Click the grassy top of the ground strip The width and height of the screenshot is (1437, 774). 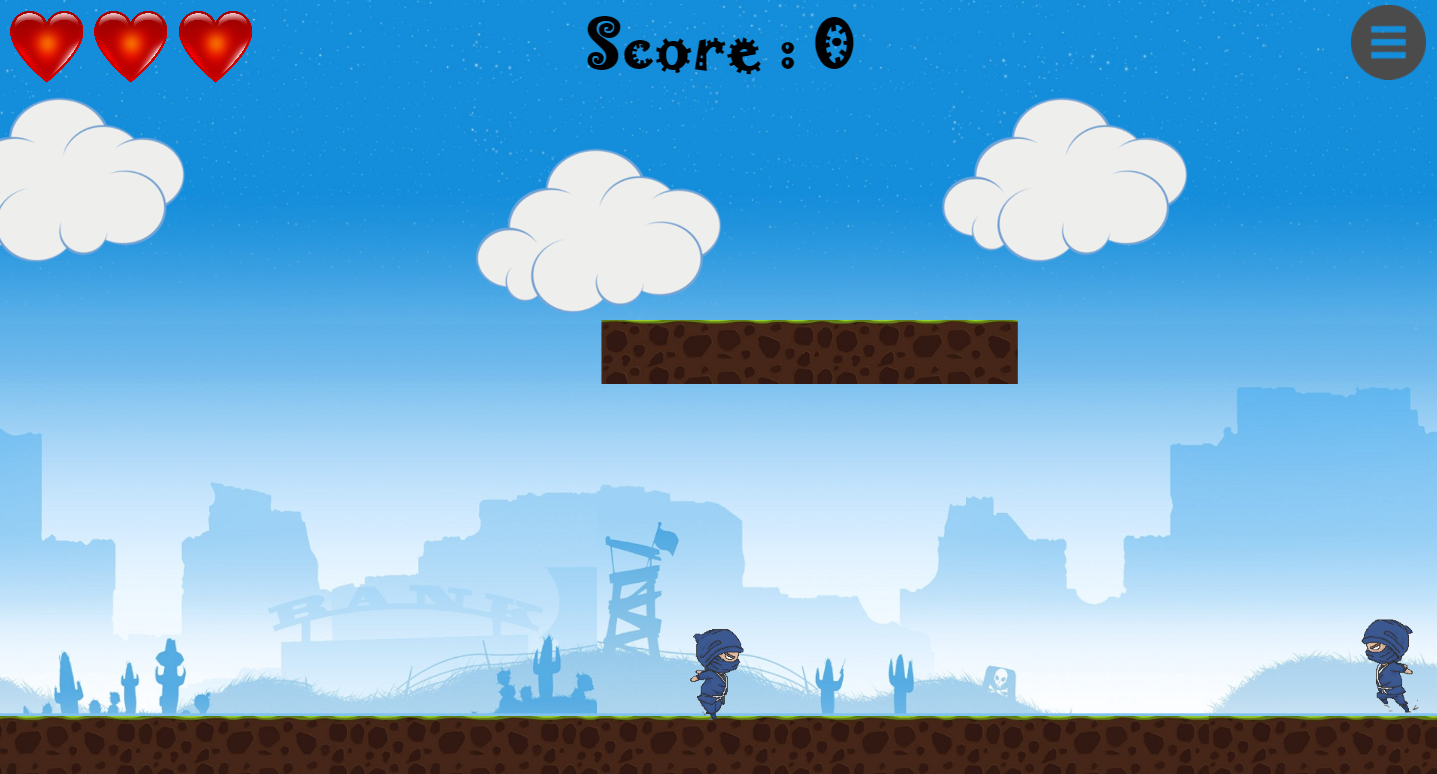click(x=400, y=718)
